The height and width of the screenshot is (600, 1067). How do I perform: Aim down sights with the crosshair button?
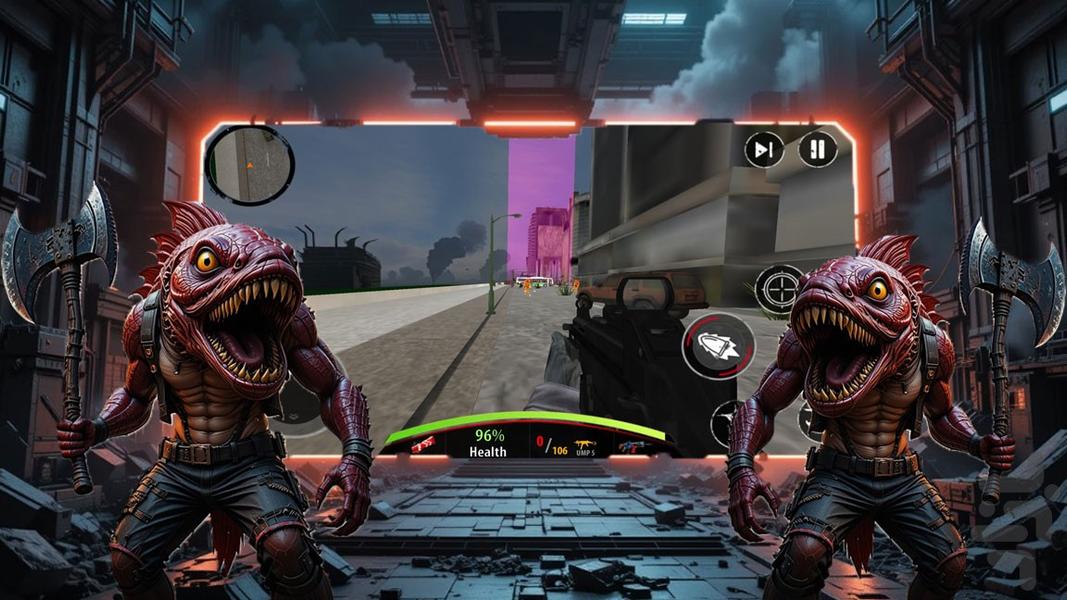pos(778,290)
